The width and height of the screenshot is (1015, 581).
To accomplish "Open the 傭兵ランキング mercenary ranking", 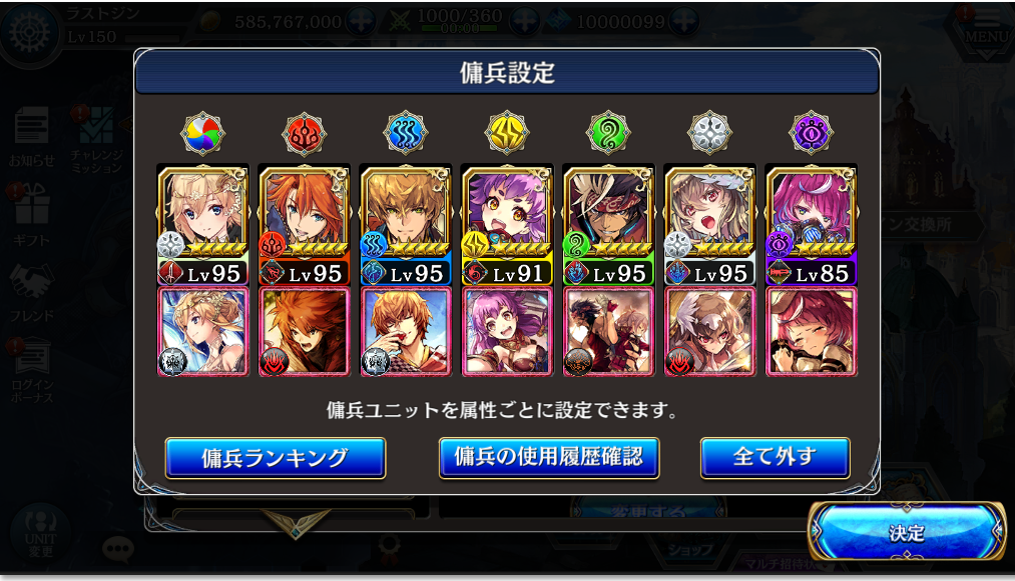I will 275,458.
